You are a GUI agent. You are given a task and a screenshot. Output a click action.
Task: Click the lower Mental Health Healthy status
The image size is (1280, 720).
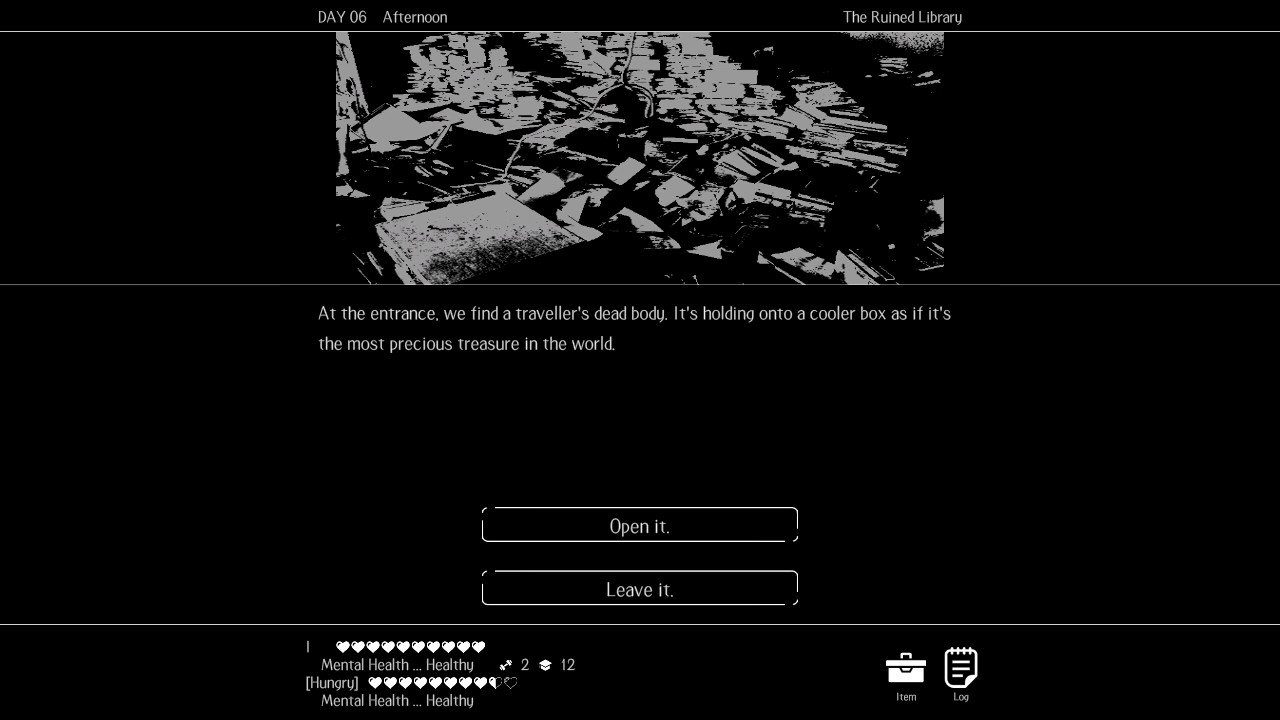point(396,701)
